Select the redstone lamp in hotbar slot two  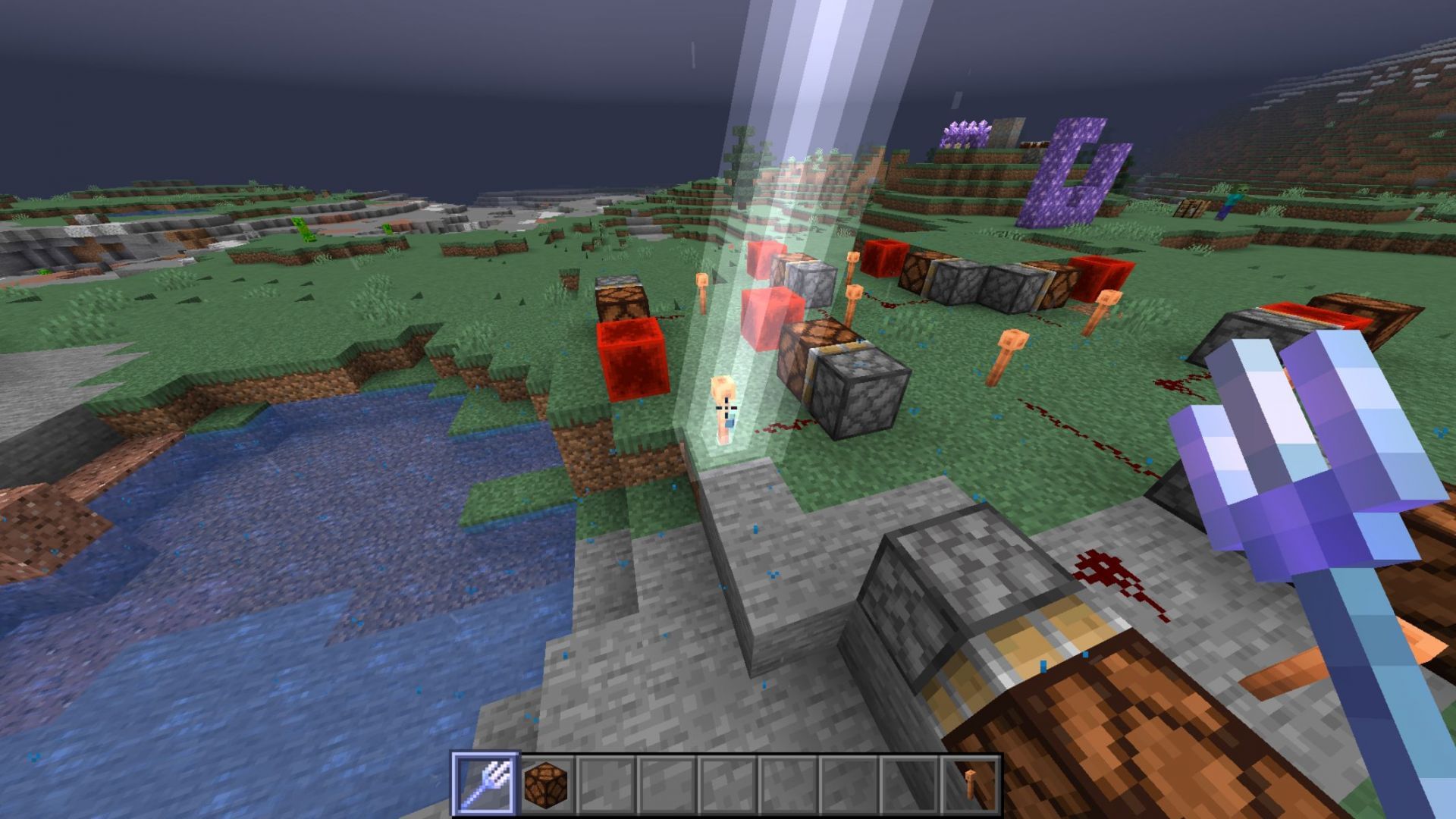548,786
